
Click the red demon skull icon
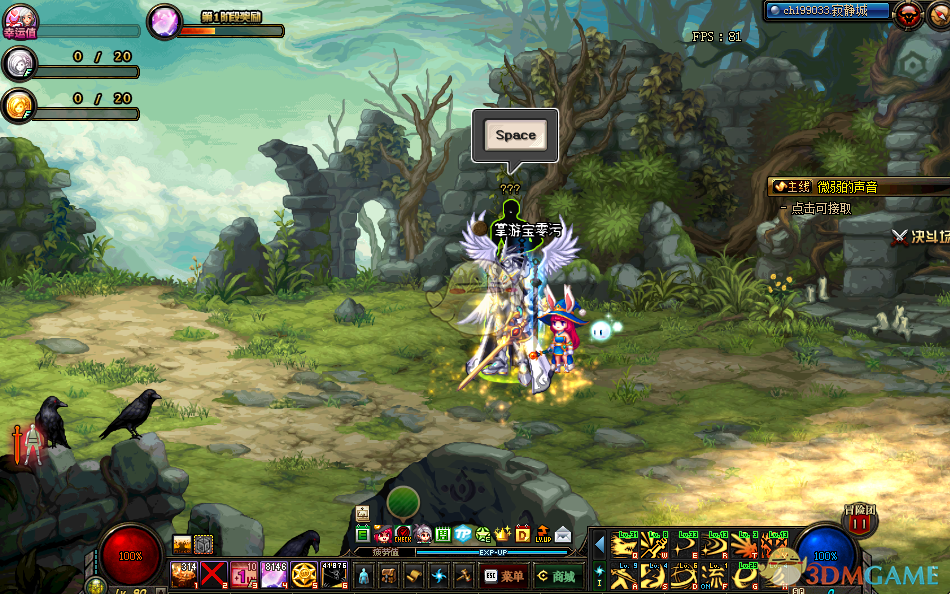click(x=909, y=13)
